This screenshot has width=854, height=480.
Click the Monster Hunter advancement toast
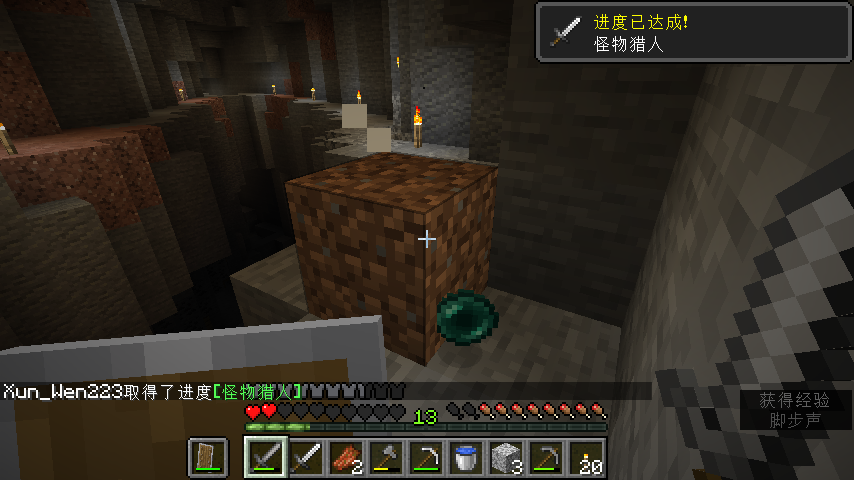694,33
